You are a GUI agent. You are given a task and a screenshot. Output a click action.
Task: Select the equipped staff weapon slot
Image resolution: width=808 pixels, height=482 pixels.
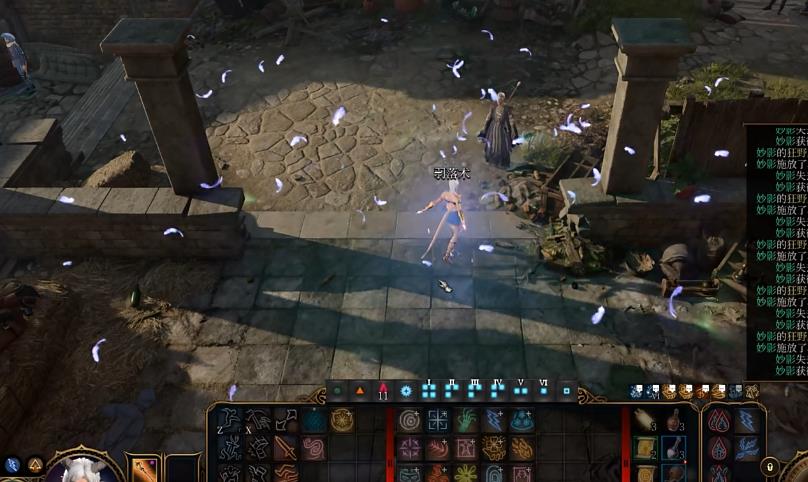point(143,469)
